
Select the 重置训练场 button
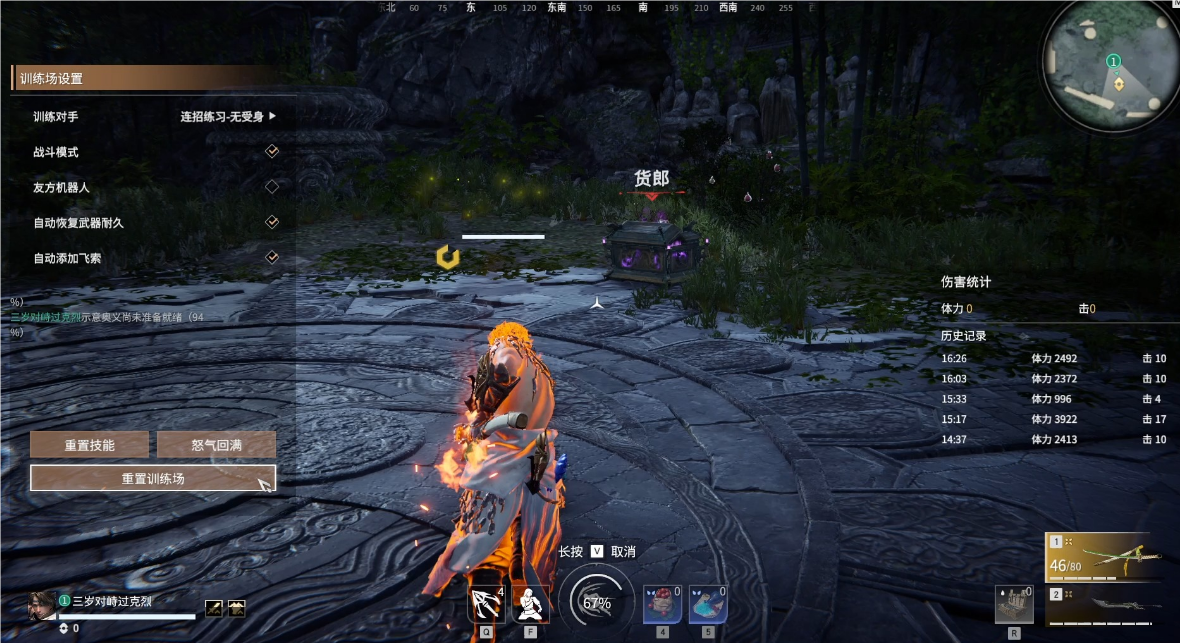point(153,478)
